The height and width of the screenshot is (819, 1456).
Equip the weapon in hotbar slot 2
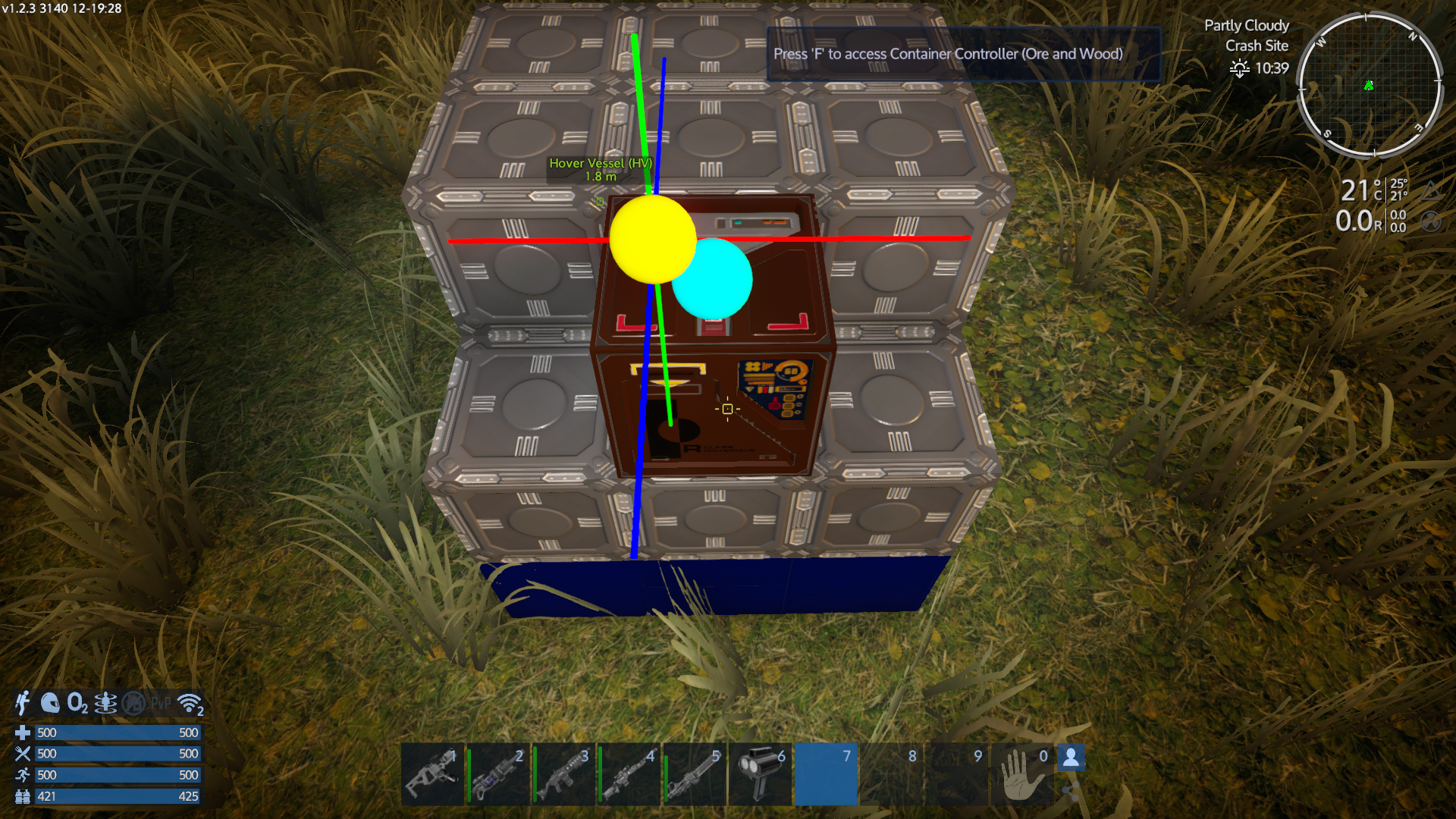498,774
